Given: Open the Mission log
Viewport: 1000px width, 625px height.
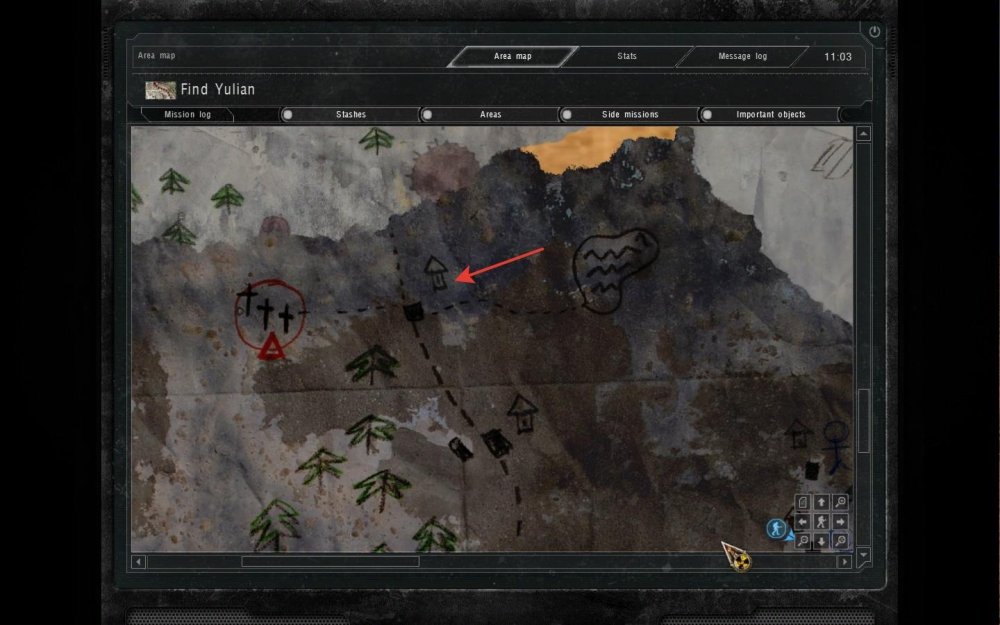Looking at the screenshot, I should (187, 115).
